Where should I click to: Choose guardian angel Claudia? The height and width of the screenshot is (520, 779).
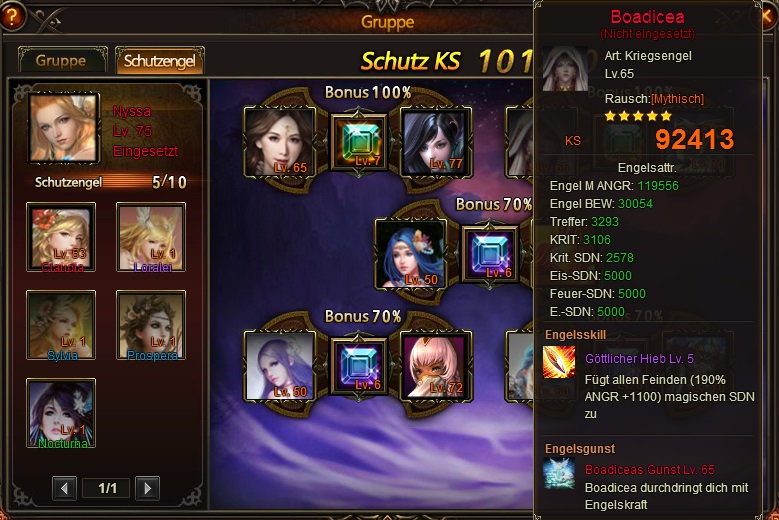coord(62,237)
